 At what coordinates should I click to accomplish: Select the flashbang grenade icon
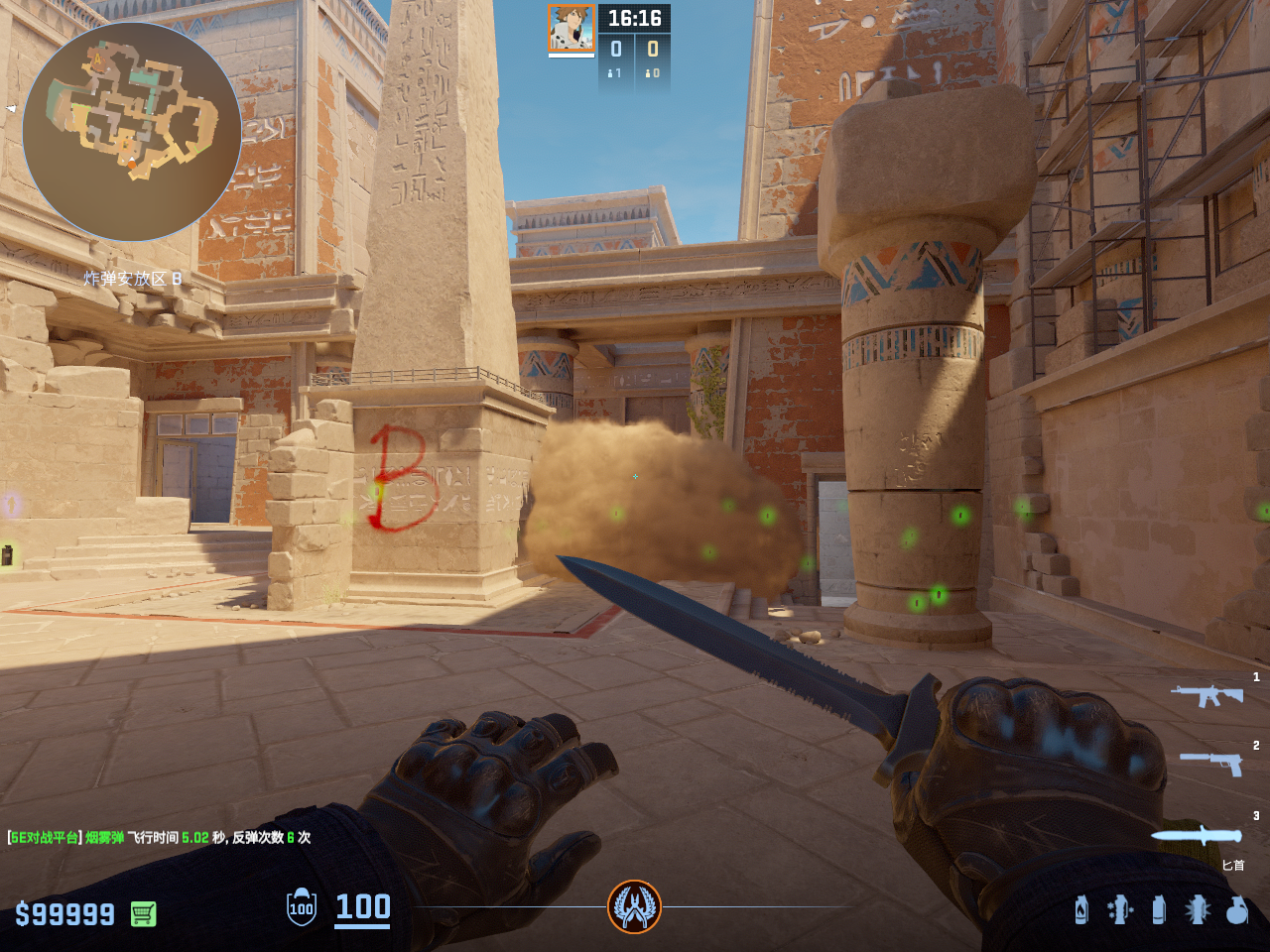pos(1198,909)
